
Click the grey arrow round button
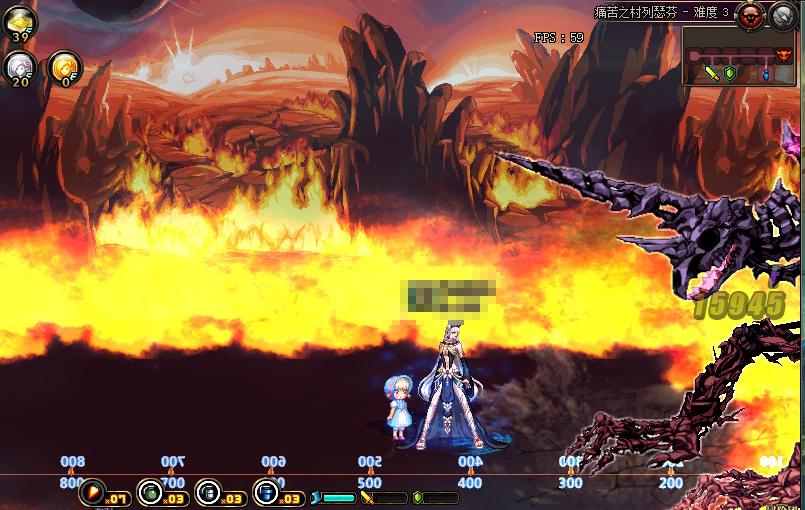click(782, 14)
